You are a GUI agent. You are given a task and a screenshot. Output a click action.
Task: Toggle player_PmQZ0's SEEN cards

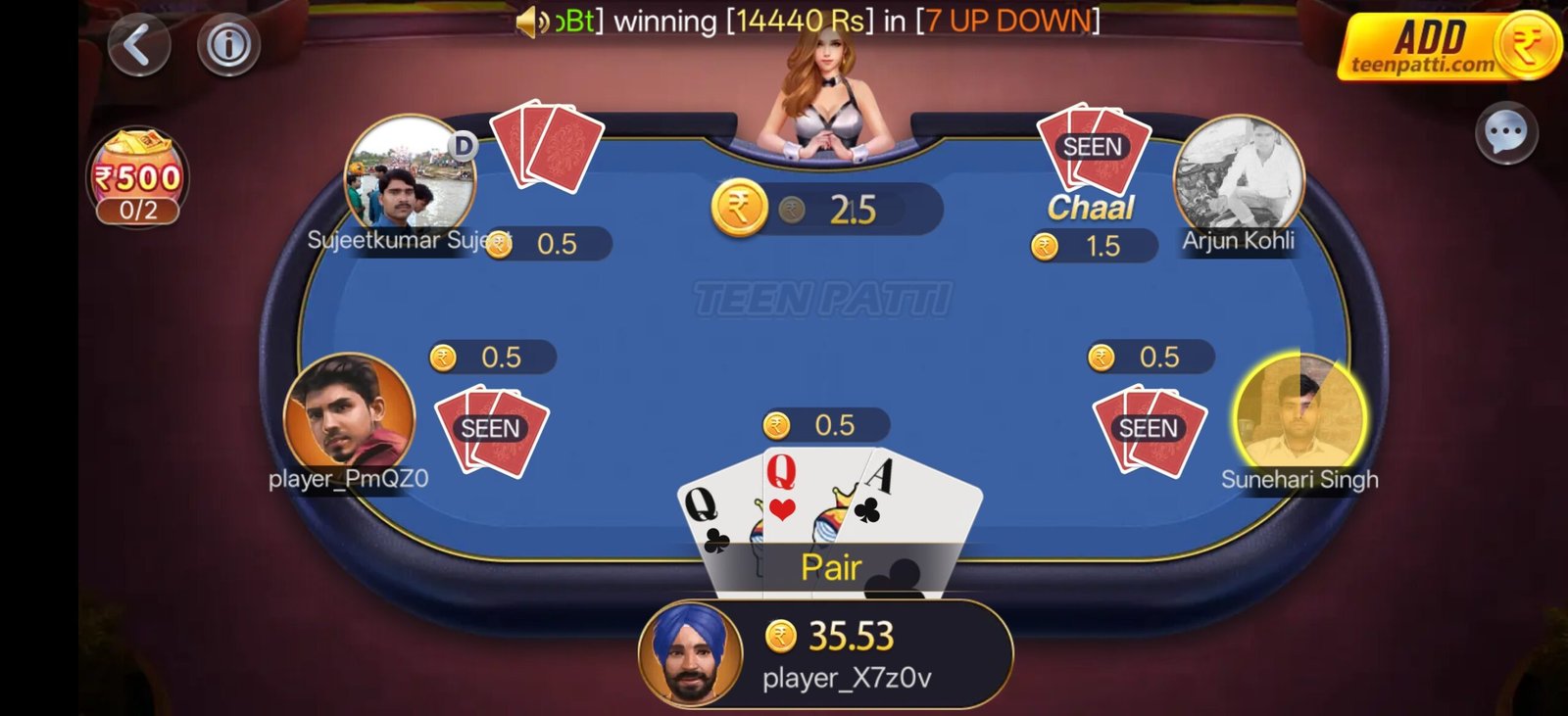[491, 428]
